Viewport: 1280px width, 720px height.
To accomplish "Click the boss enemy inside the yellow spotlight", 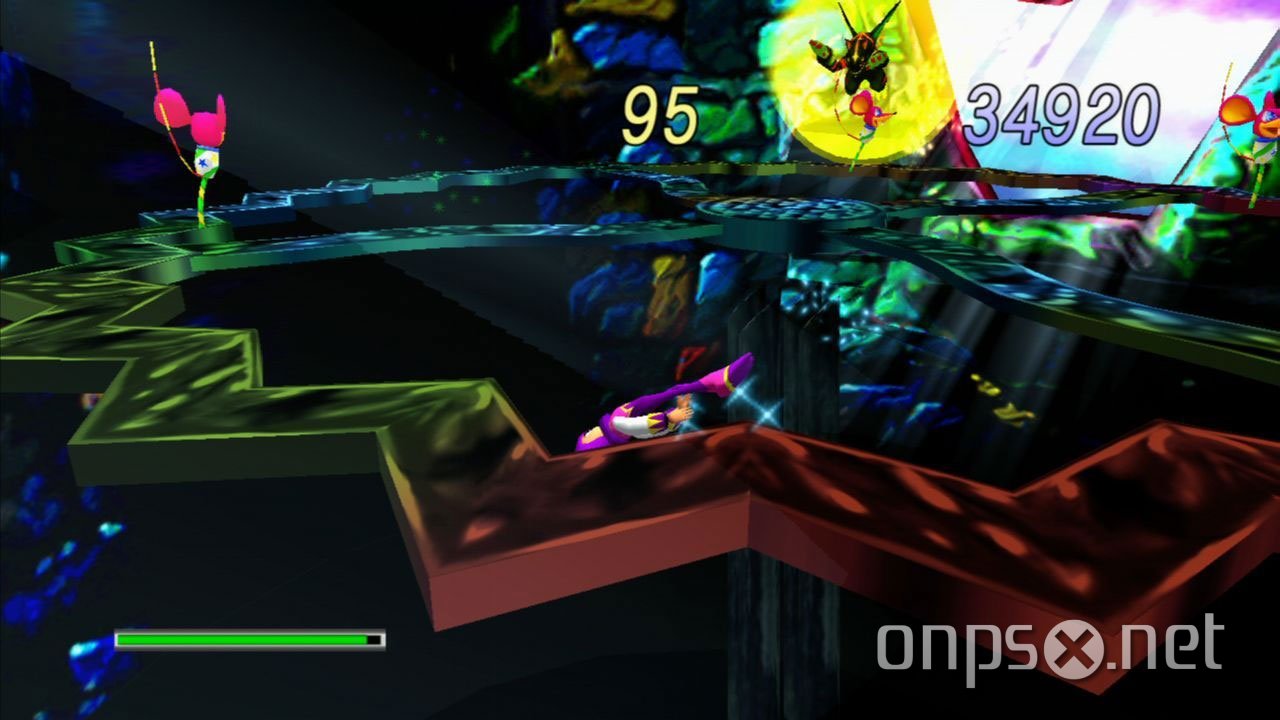I will click(x=862, y=60).
